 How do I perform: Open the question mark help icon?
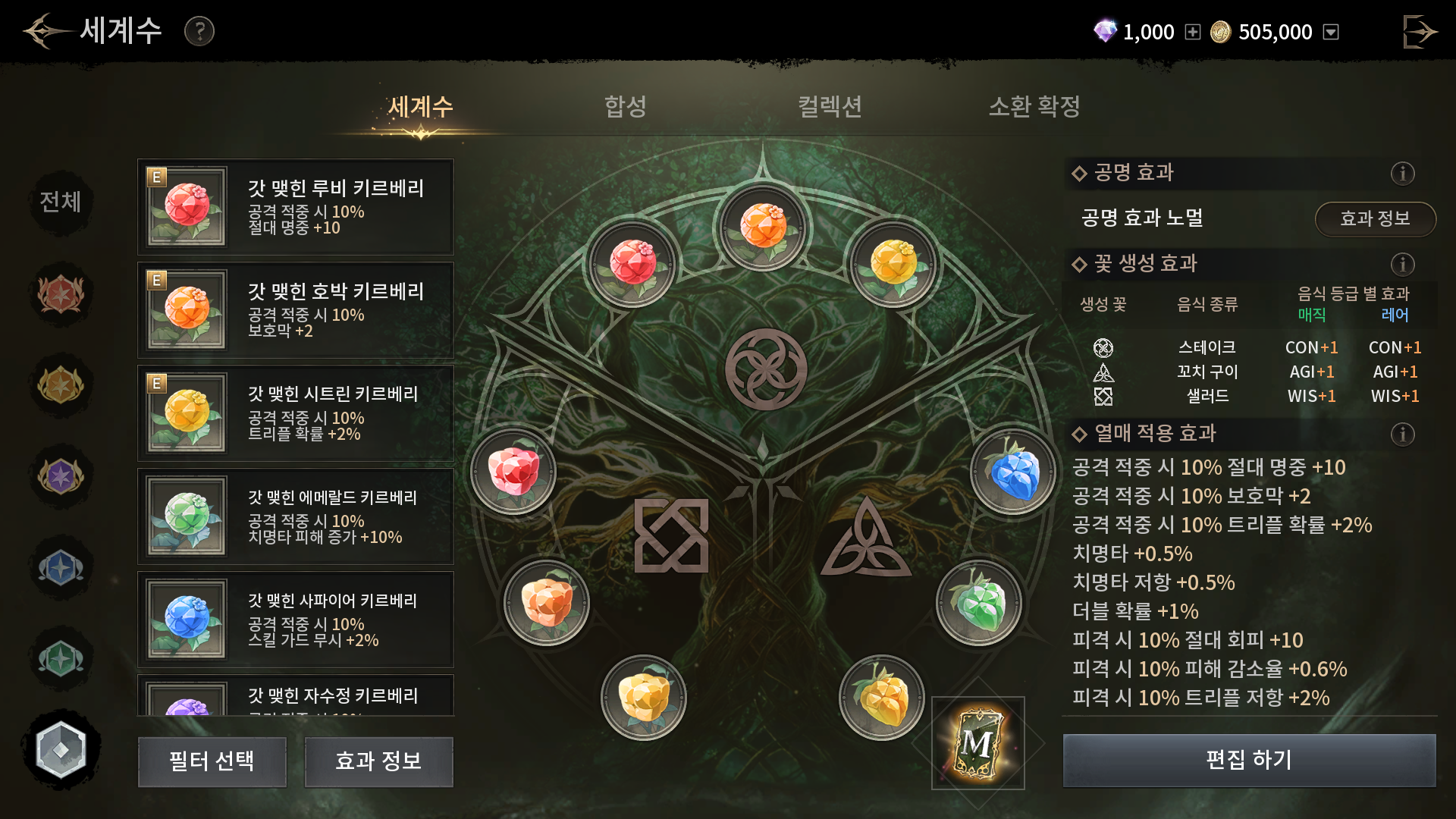[199, 31]
